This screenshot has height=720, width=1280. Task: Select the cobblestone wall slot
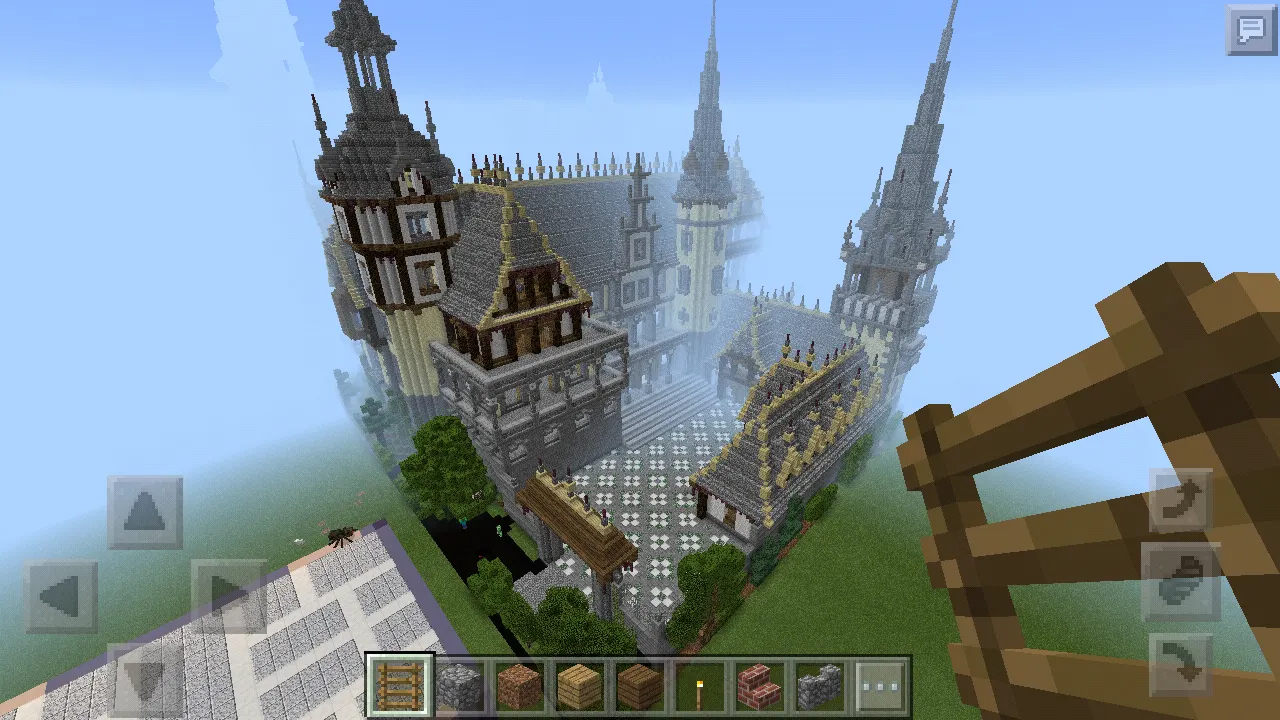[820, 686]
